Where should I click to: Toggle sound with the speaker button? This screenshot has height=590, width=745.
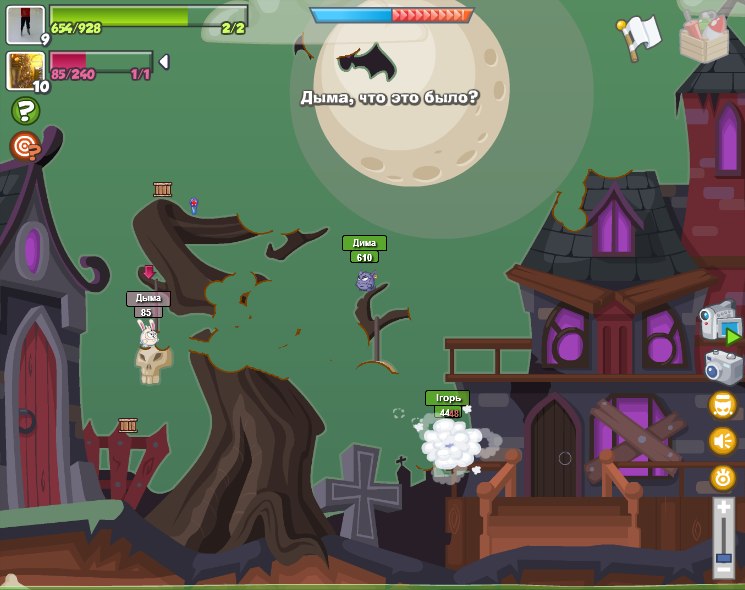(723, 441)
